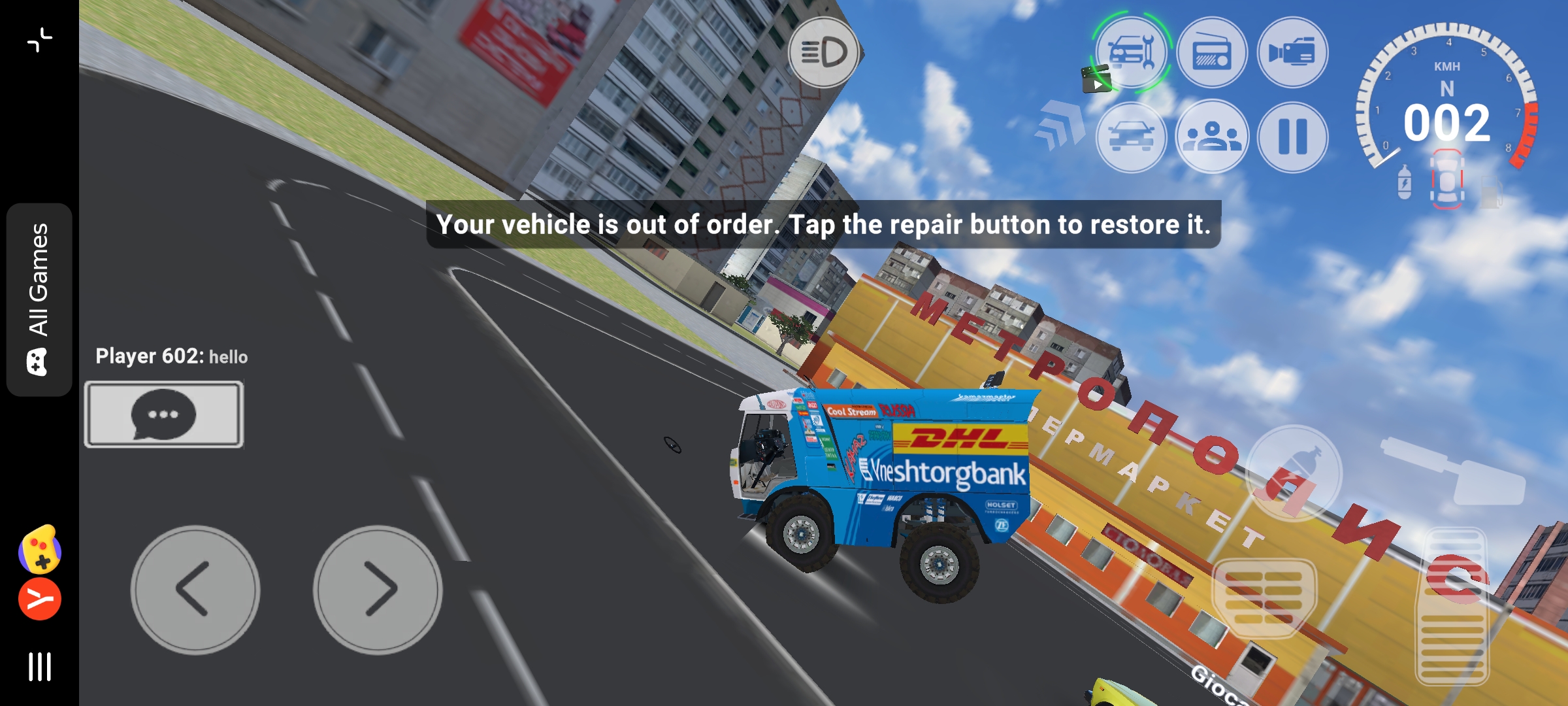This screenshot has height=706, width=1568.
Task: Toggle the headlights button
Action: pos(823,52)
